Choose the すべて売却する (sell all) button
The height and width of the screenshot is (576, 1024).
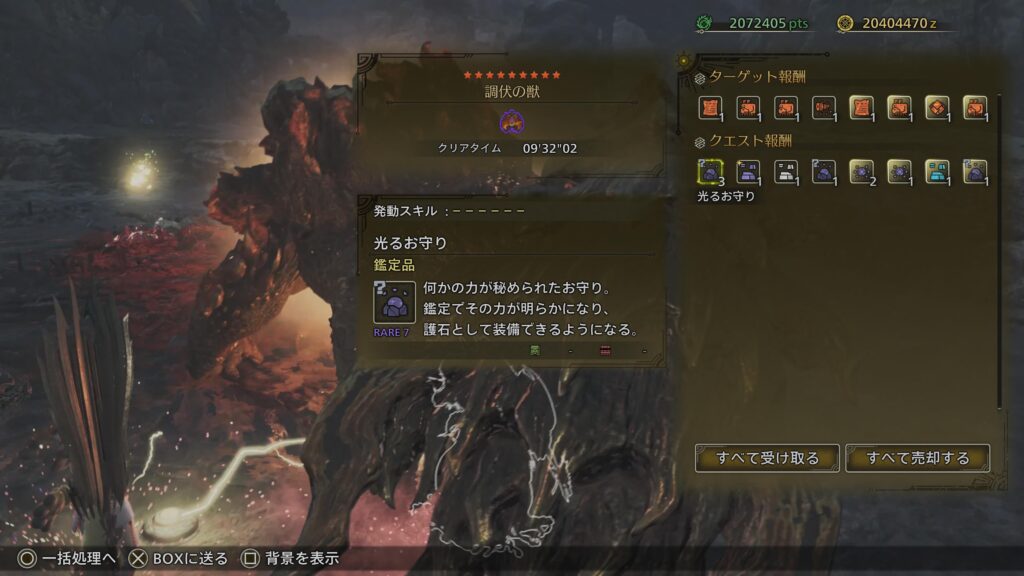point(917,458)
